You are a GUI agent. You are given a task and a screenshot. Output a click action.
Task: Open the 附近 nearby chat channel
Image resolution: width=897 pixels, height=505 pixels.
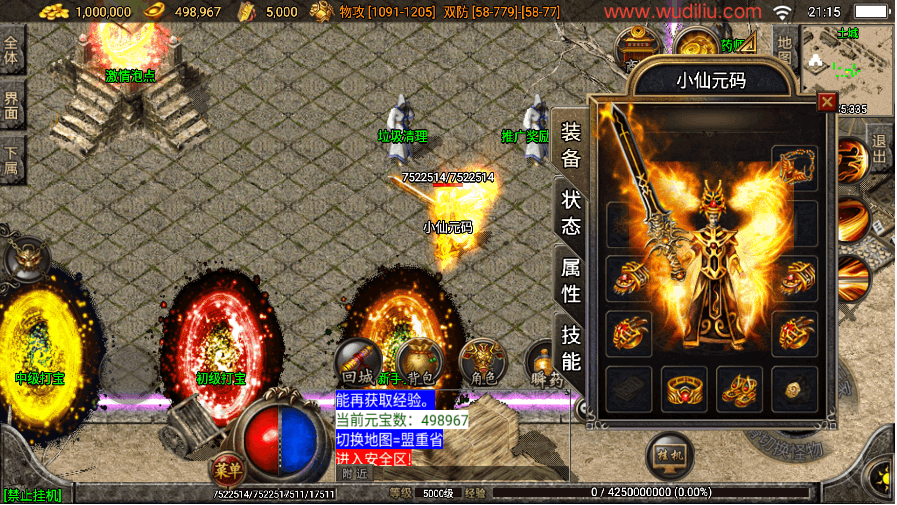coord(354,473)
